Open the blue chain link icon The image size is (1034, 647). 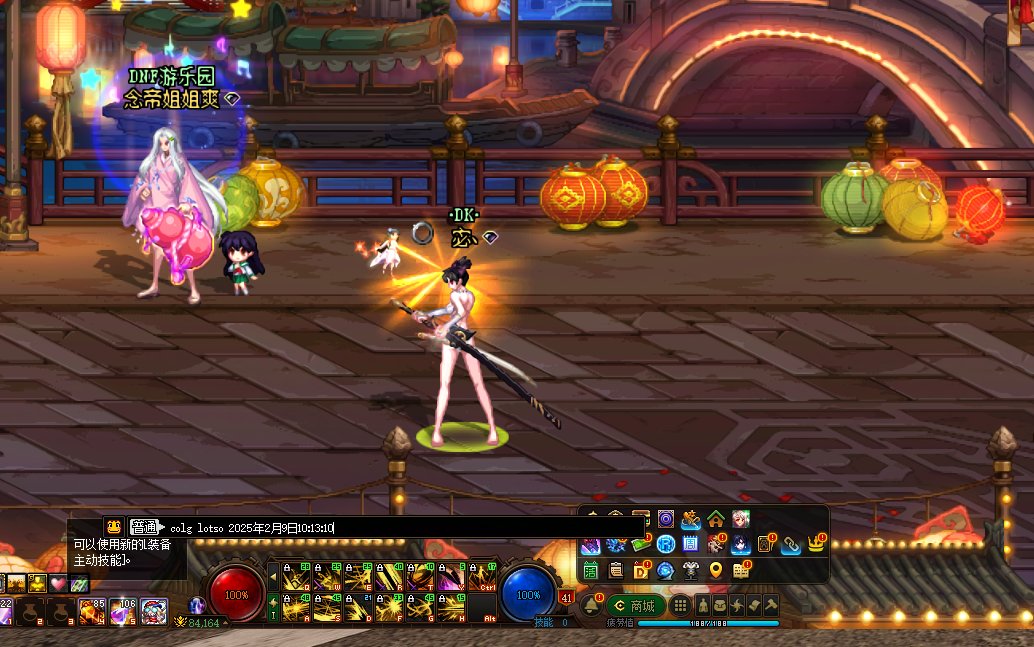point(791,544)
